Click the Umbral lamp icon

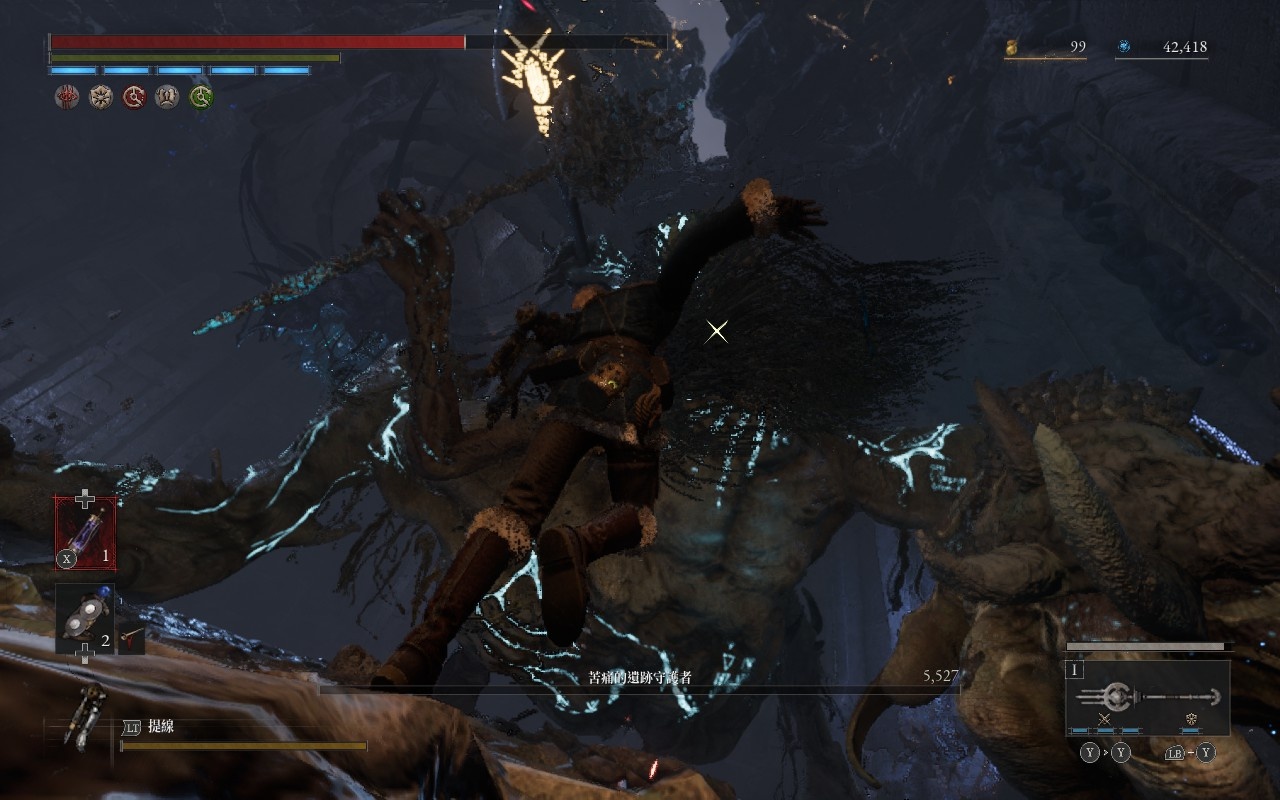pyautogui.click(x=85, y=717)
